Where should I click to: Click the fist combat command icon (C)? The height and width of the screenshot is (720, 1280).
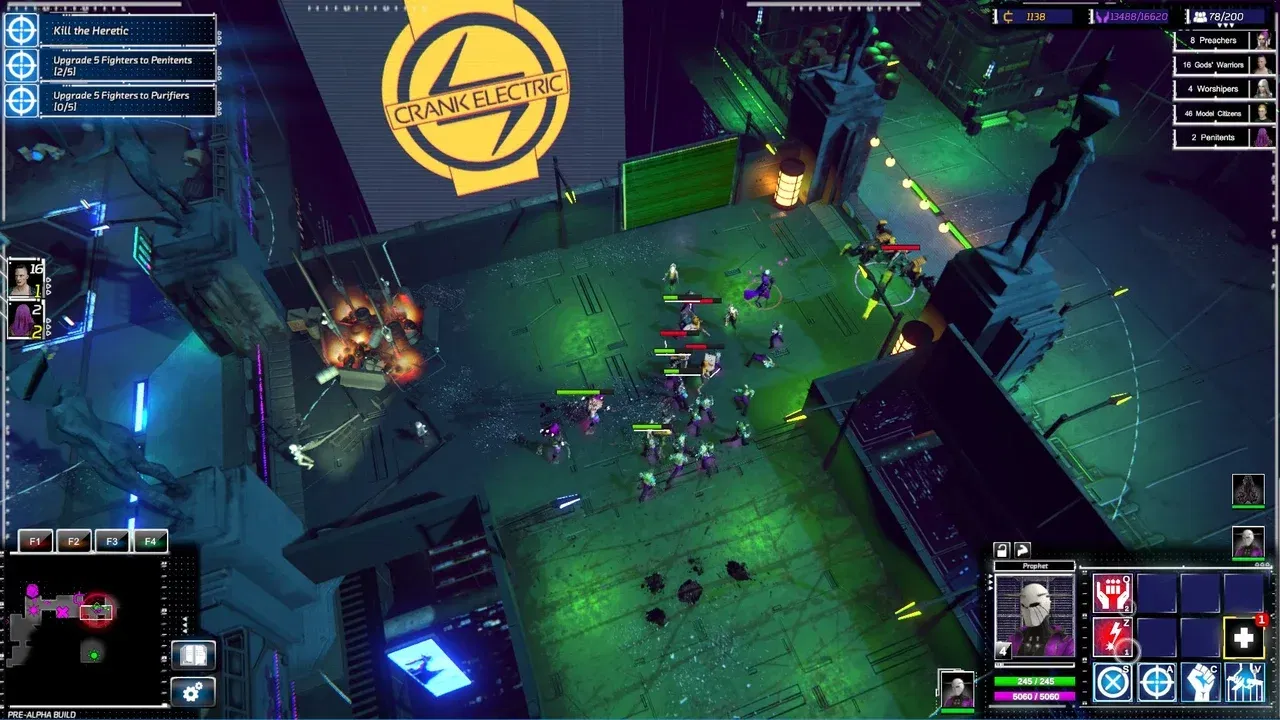coord(1199,681)
